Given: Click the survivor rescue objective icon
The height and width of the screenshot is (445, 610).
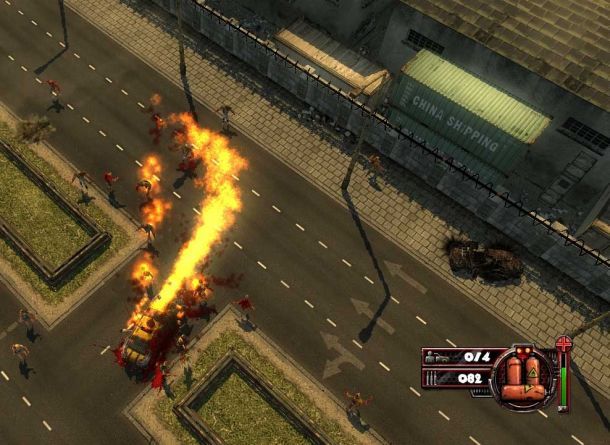Looking at the screenshot, I should pos(437,356).
